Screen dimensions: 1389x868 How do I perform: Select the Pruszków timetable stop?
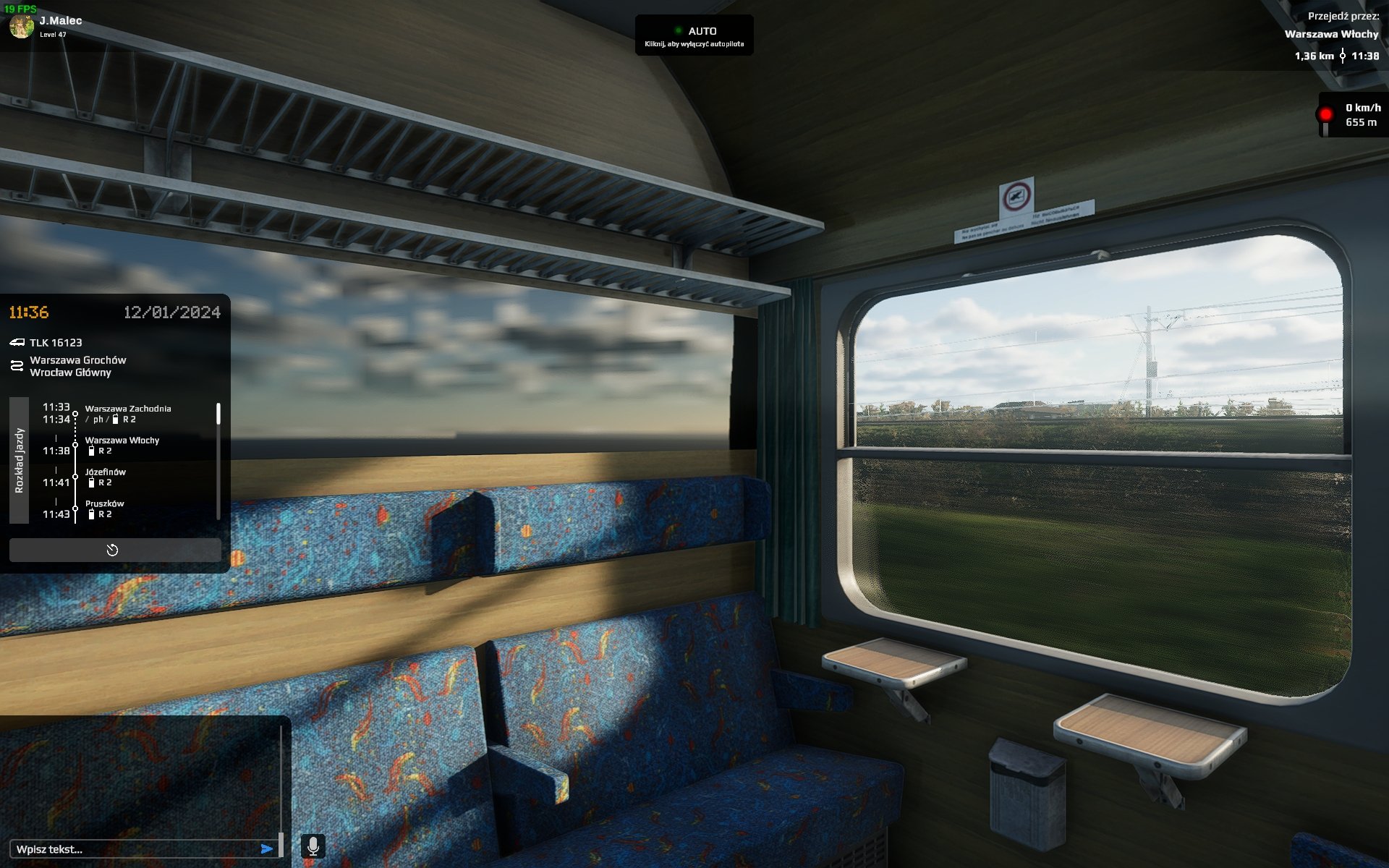point(105,509)
